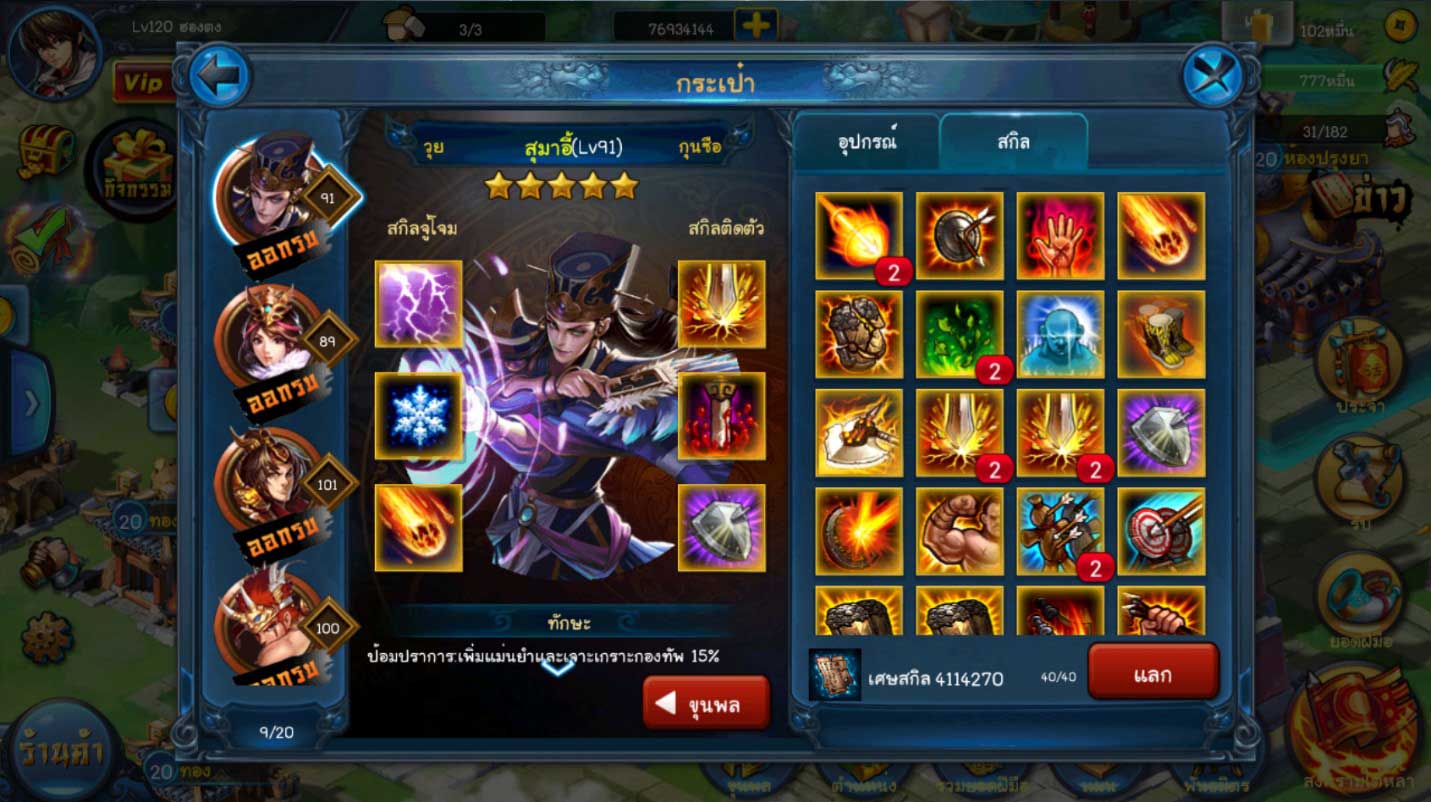This screenshot has height=802, width=1431.
Task: Select the shield and arrows skill icon
Action: 959,237
